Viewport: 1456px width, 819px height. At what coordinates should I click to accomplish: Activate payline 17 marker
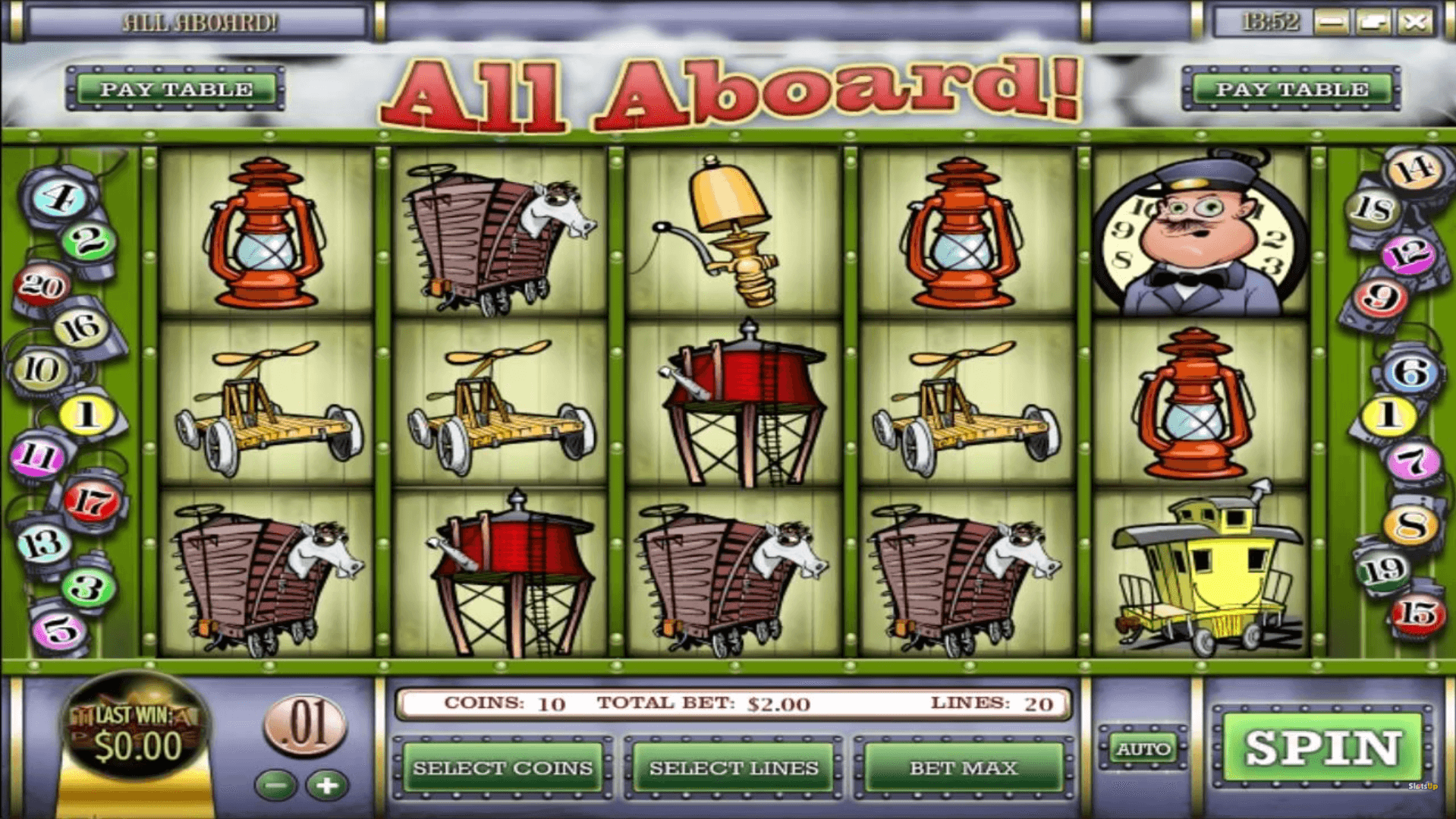click(x=93, y=501)
